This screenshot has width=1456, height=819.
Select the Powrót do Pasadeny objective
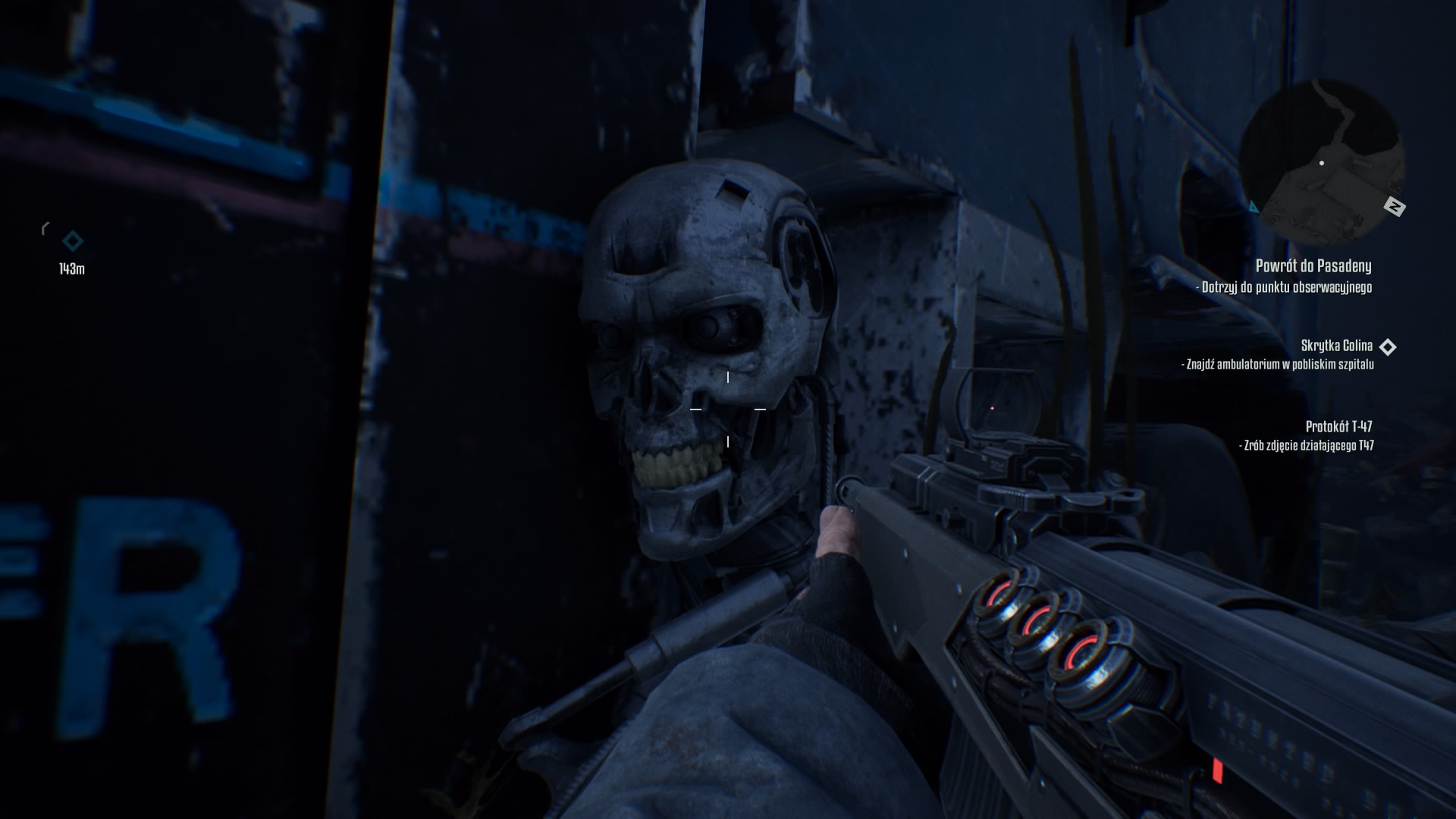point(1313,266)
